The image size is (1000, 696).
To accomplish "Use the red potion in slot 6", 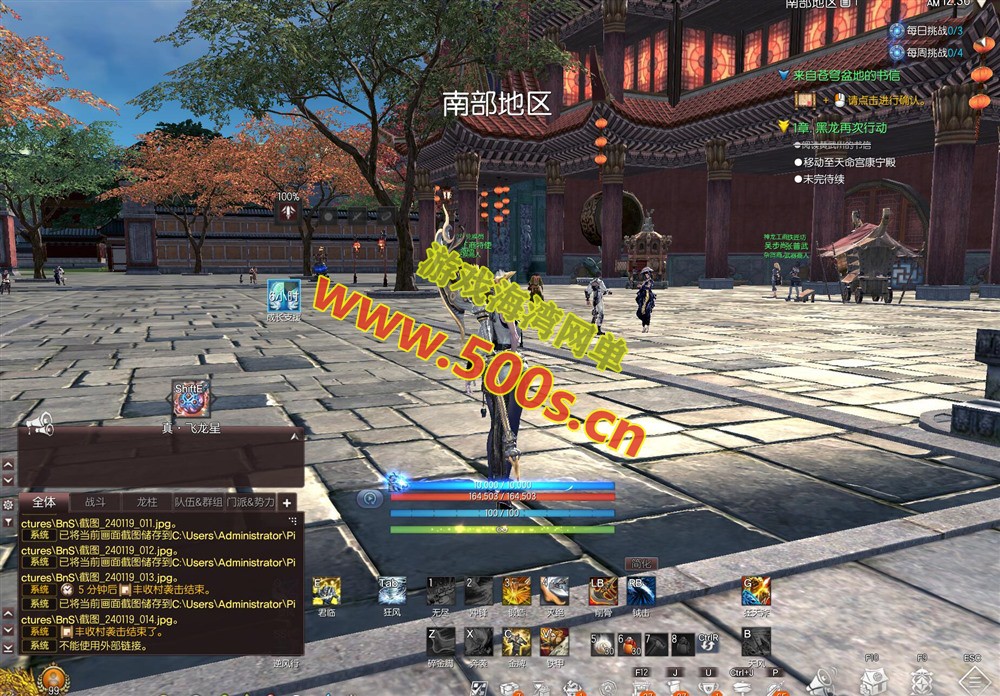I will pos(628,643).
